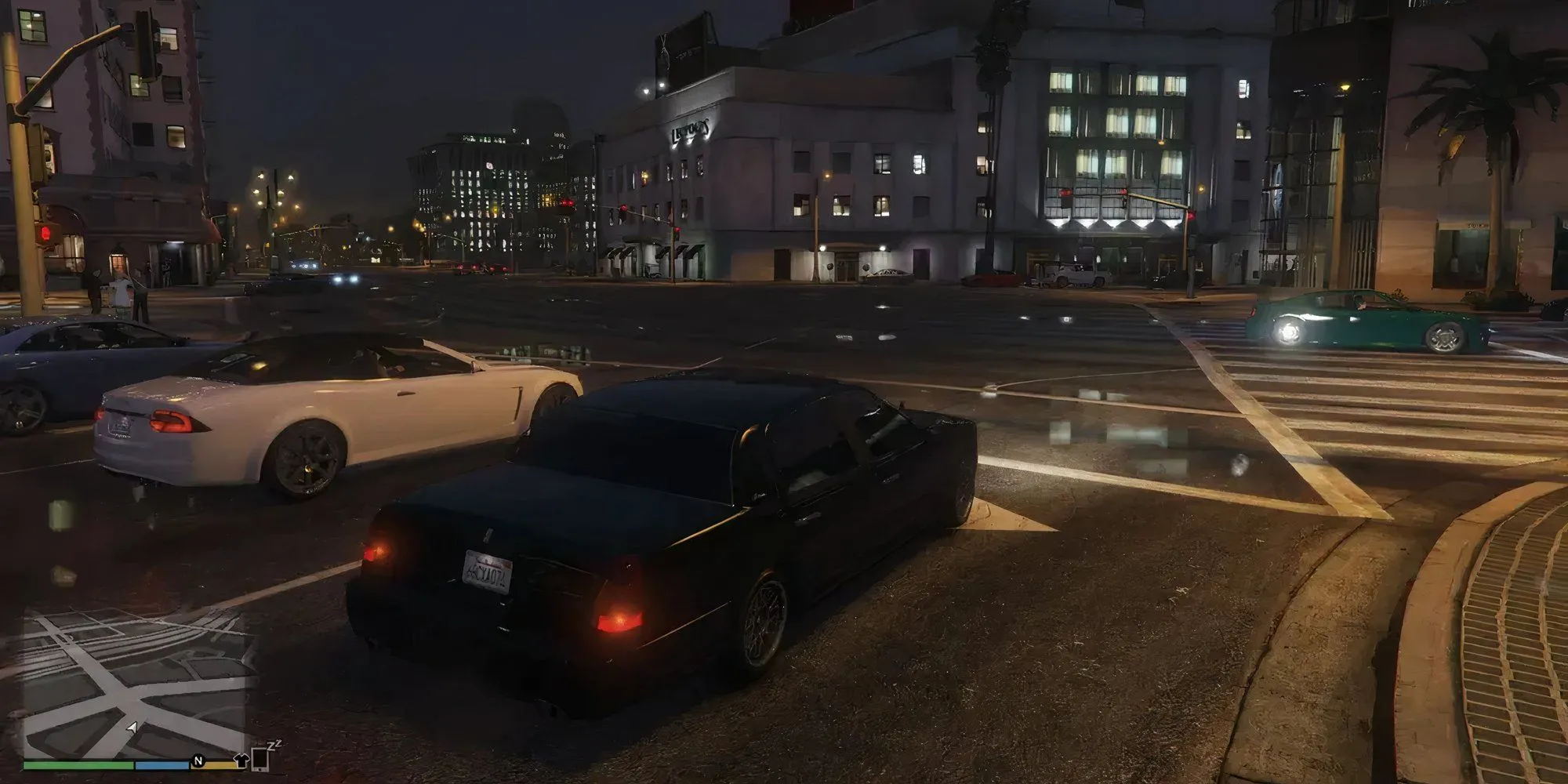The width and height of the screenshot is (1568, 784).
Task: Click the t-shirt clothing icon
Action: (241, 759)
